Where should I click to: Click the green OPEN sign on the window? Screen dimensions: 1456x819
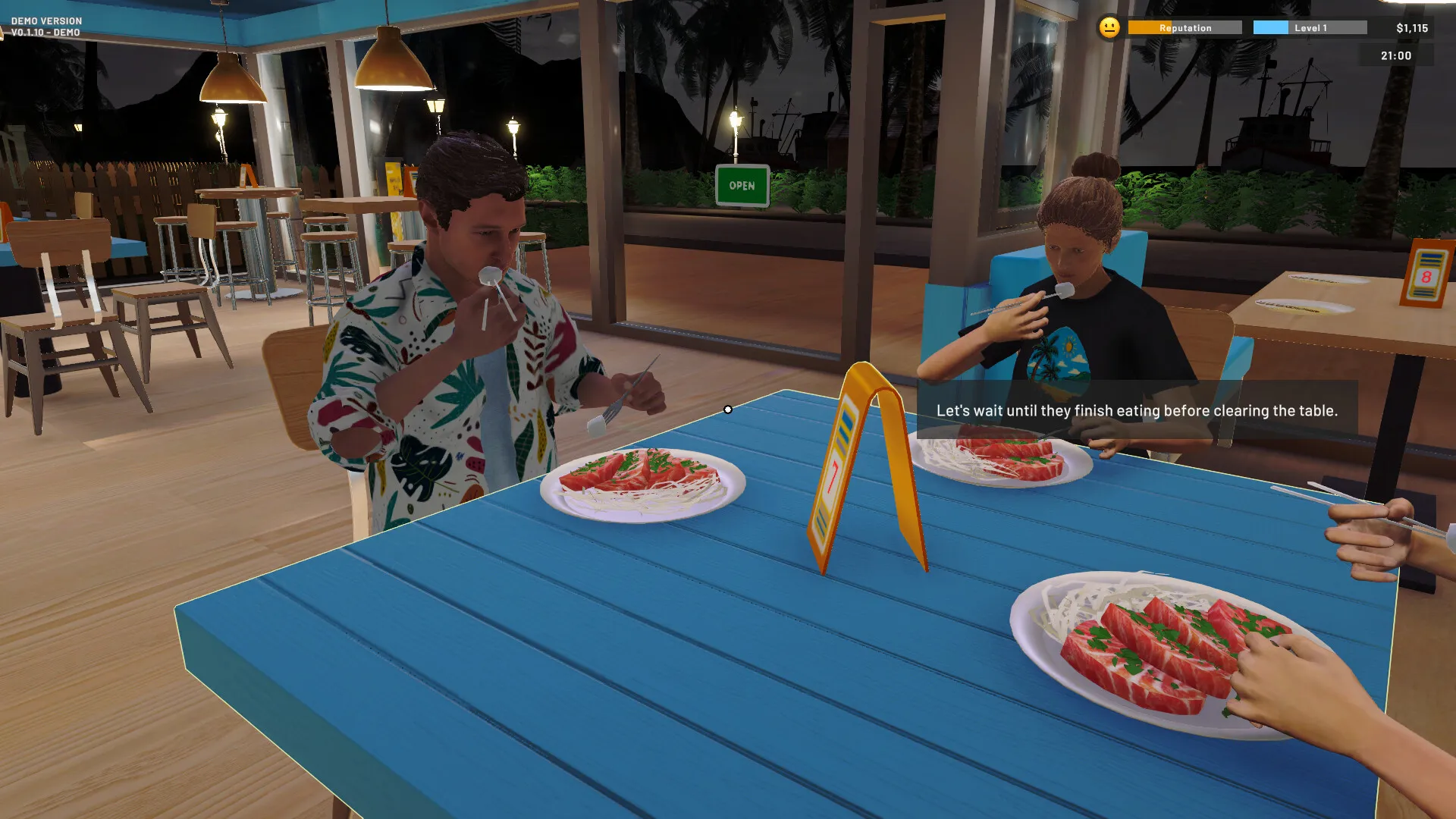click(741, 184)
